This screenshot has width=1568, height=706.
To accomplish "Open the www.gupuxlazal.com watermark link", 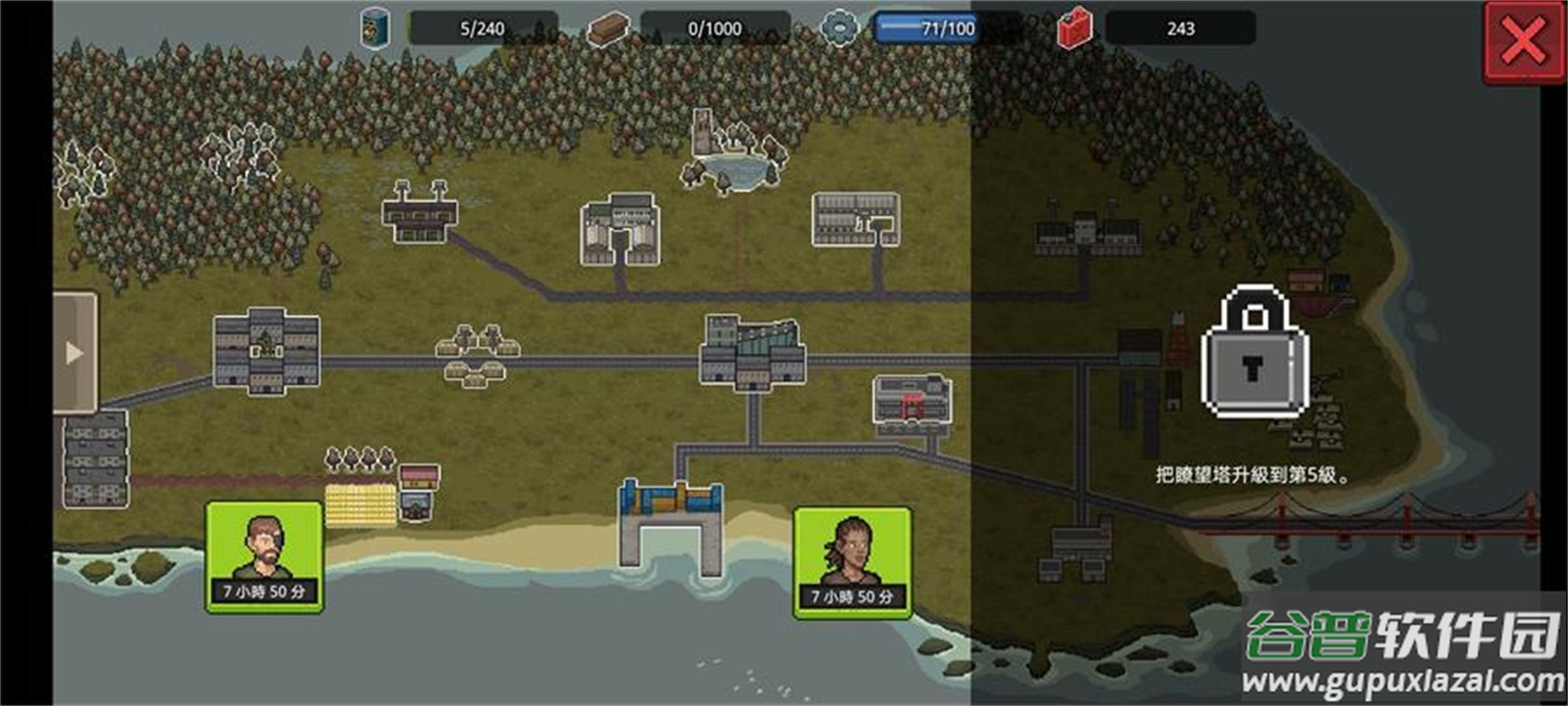I will (1397, 683).
